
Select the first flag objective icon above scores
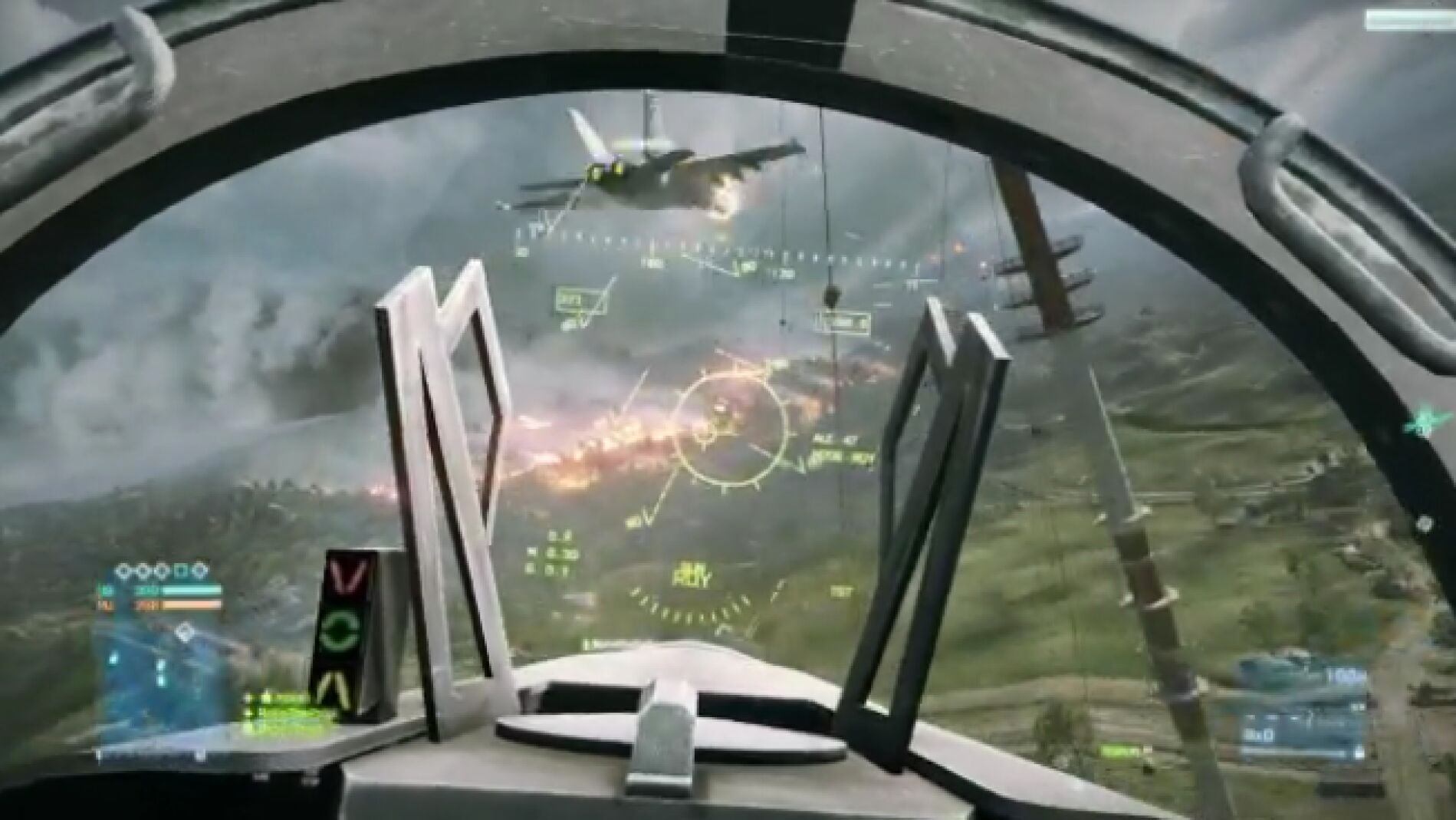click(x=123, y=570)
